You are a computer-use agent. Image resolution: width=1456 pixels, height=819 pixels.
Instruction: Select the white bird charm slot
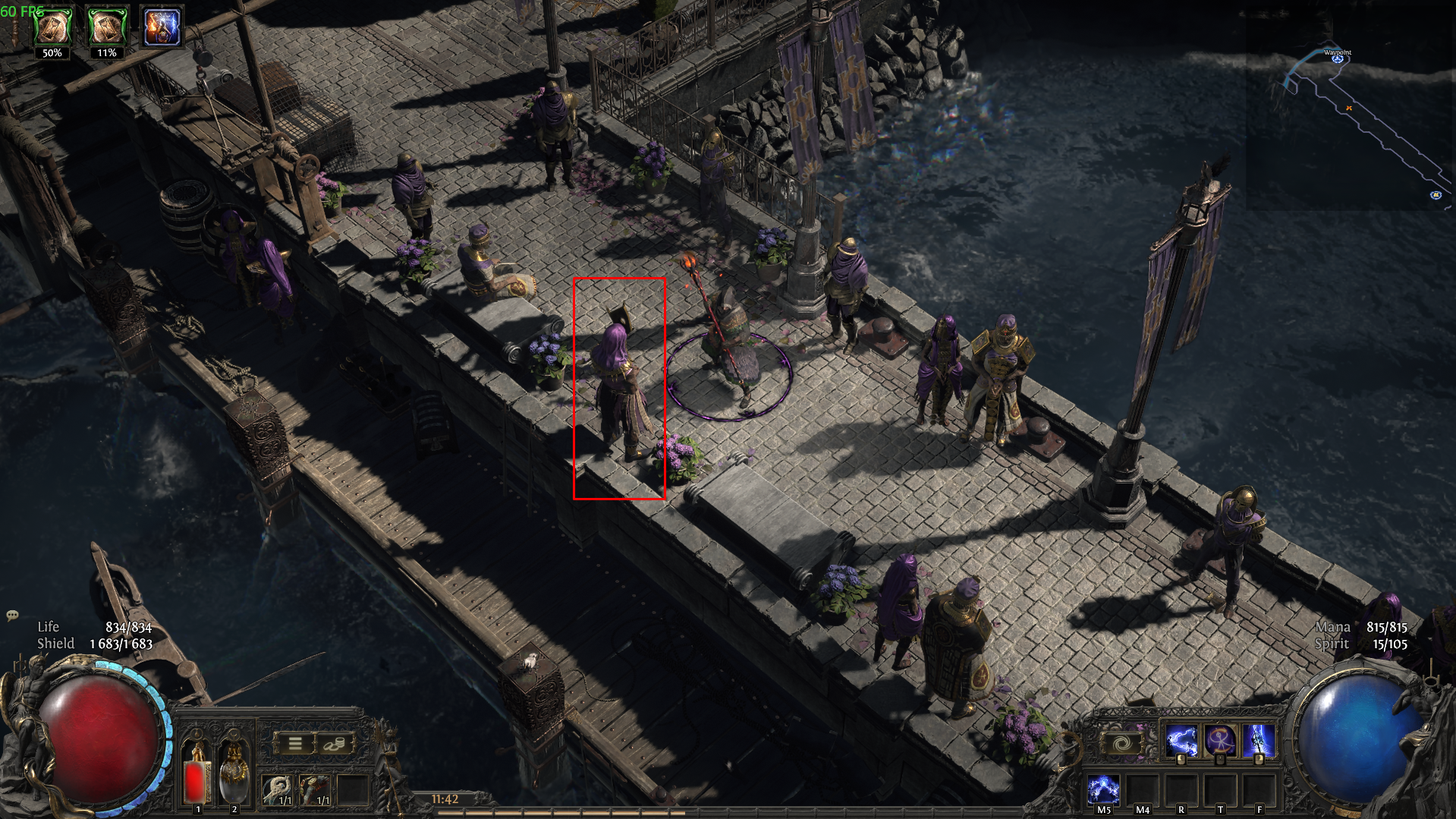[x=277, y=790]
